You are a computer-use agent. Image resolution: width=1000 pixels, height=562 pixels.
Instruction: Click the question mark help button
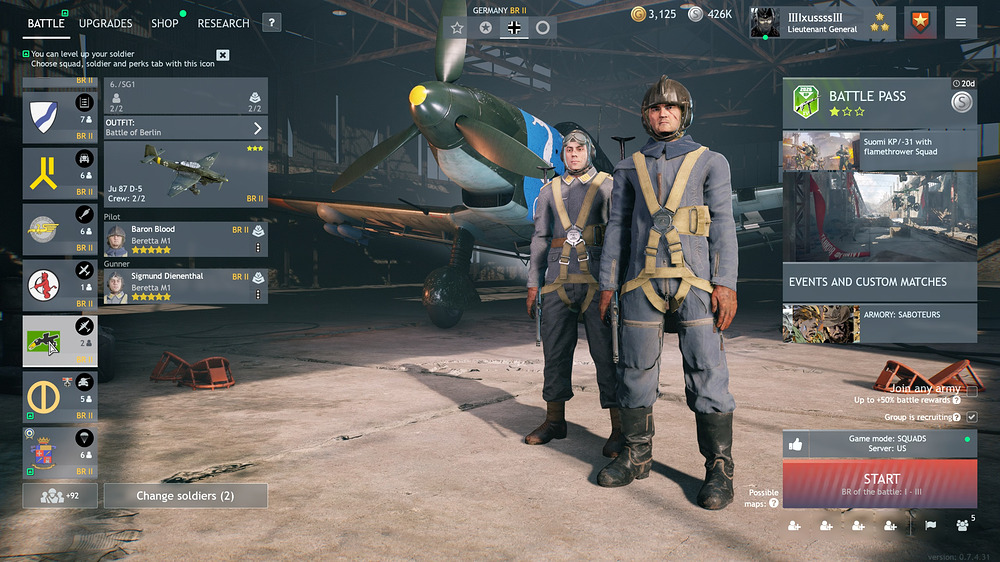(271, 23)
